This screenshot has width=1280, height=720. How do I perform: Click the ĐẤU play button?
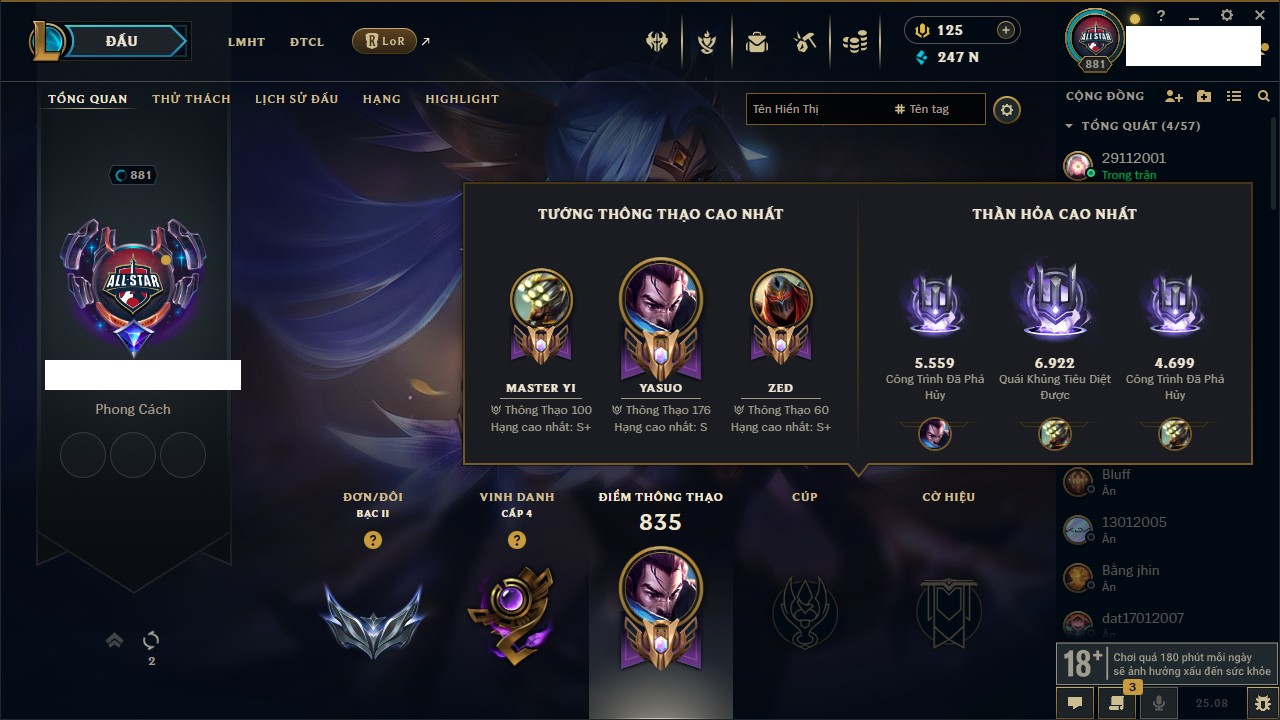pos(122,42)
